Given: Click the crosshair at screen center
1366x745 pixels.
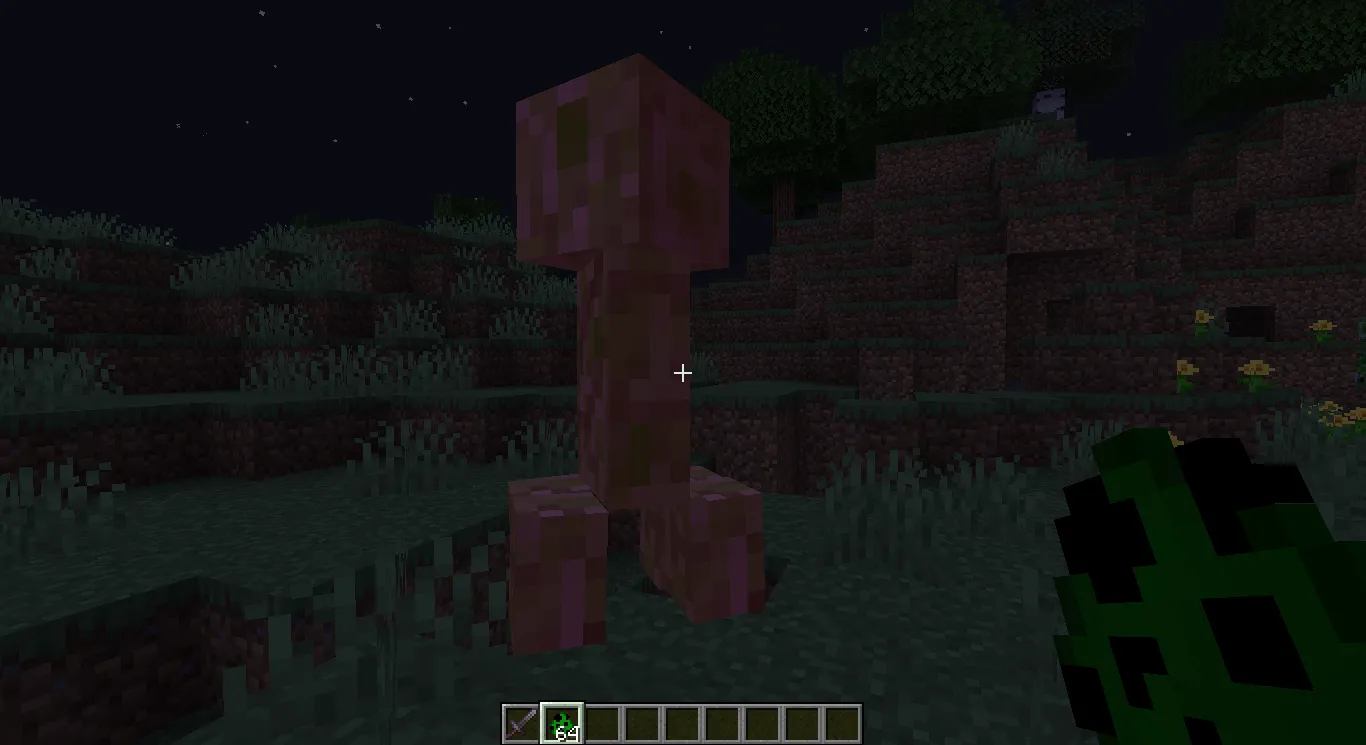Looking at the screenshot, I should pos(683,372).
